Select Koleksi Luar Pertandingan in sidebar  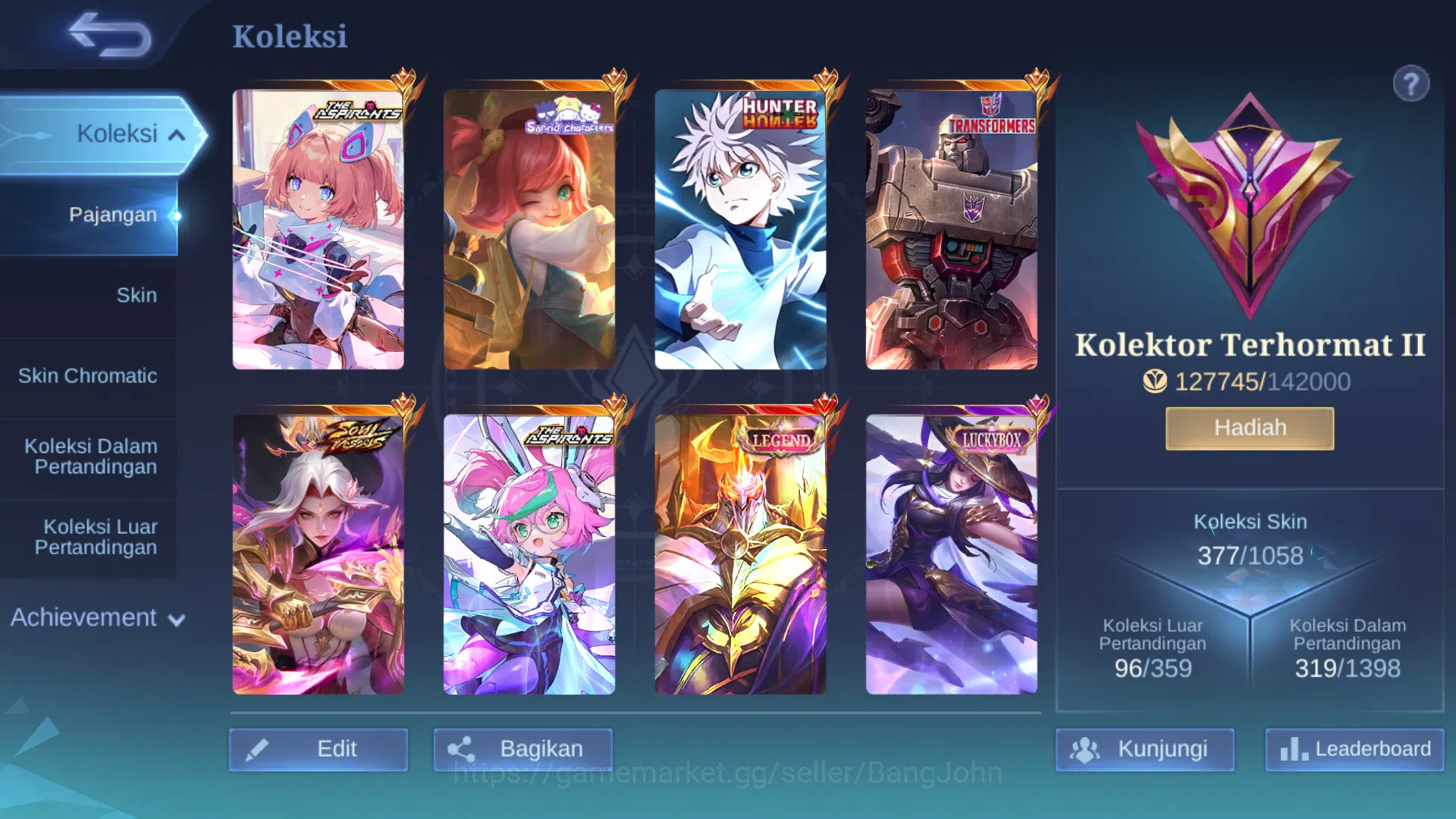pos(99,537)
